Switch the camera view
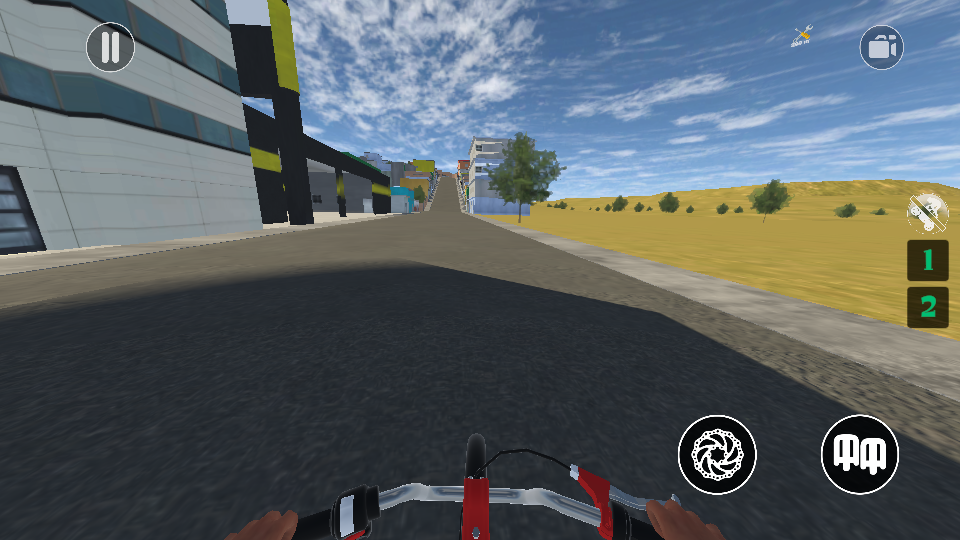This screenshot has width=960, height=540. (881, 47)
